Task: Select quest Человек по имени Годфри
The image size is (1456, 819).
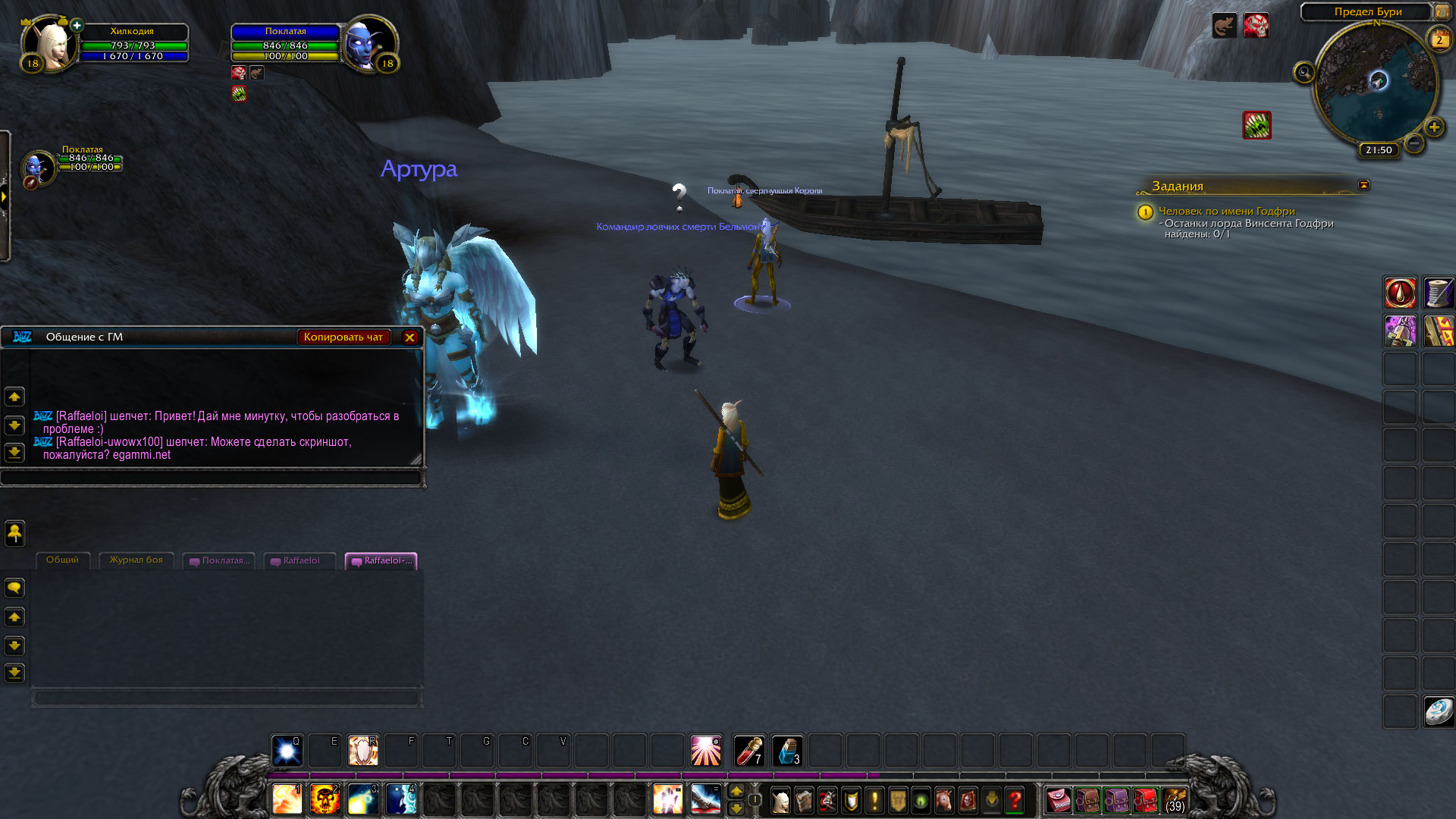Action: pyautogui.click(x=1226, y=212)
